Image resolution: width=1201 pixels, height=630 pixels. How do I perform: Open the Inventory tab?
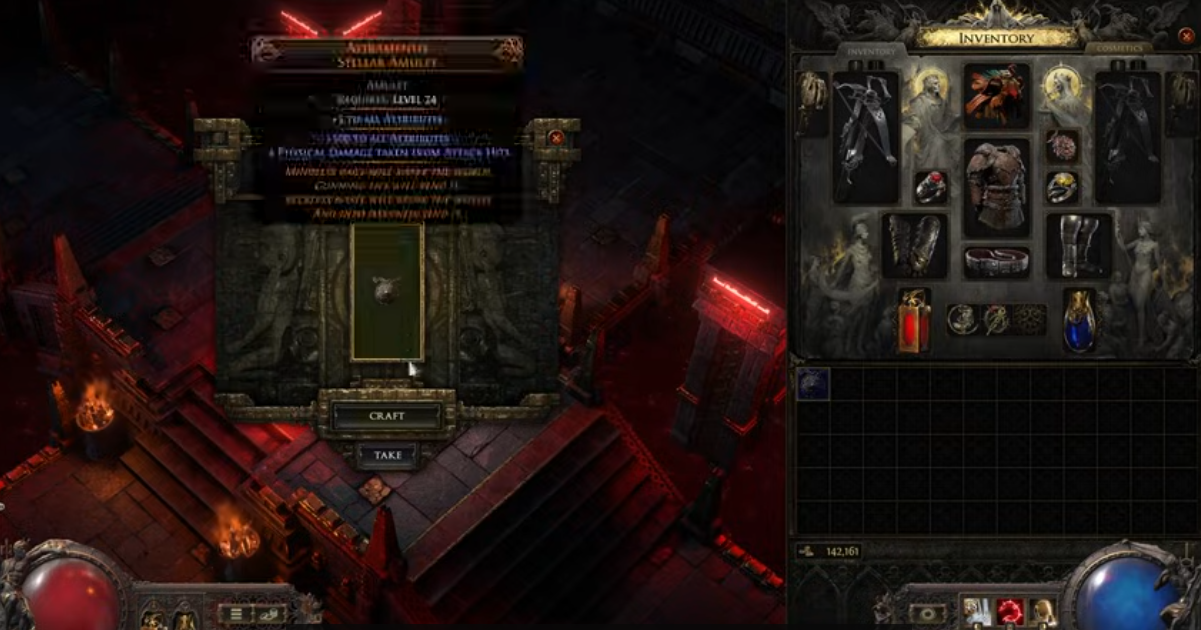click(x=871, y=50)
